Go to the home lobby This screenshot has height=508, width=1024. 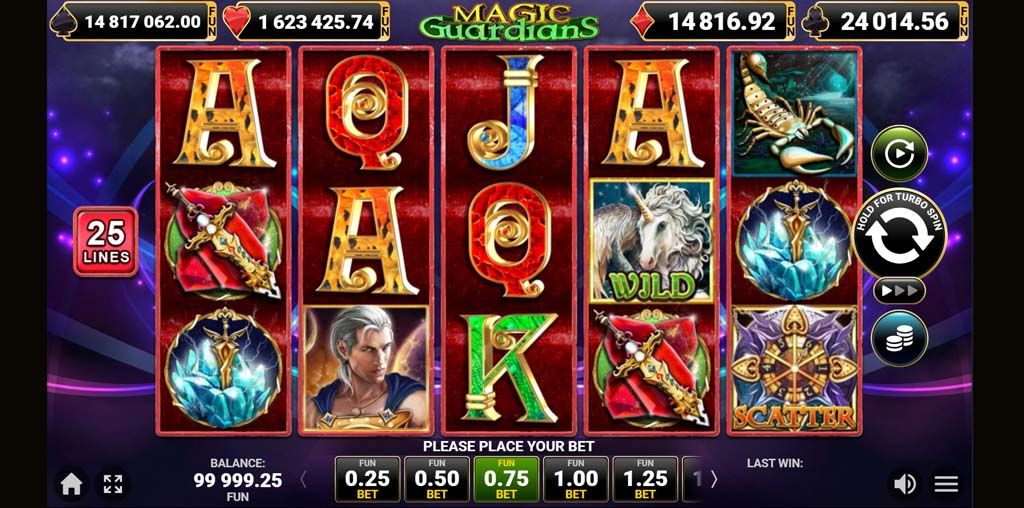click(71, 484)
